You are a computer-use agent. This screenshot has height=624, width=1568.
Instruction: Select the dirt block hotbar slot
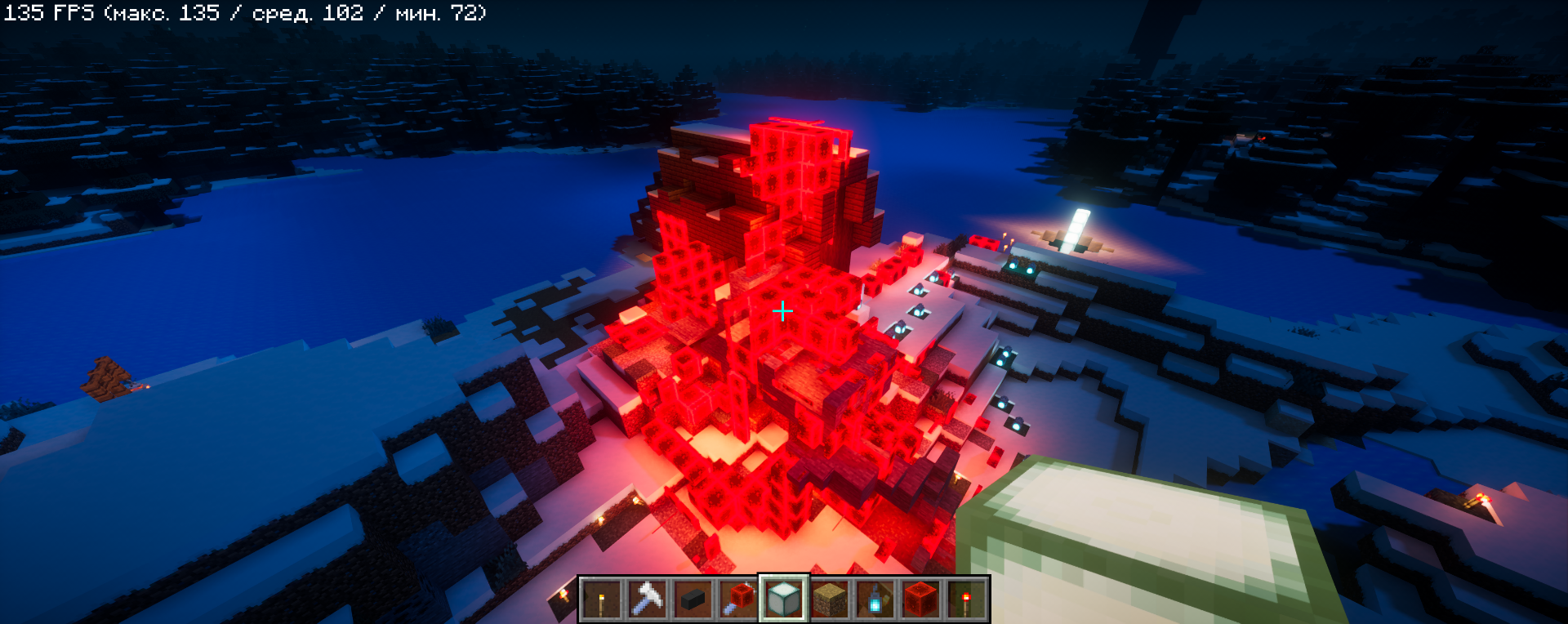[830, 599]
